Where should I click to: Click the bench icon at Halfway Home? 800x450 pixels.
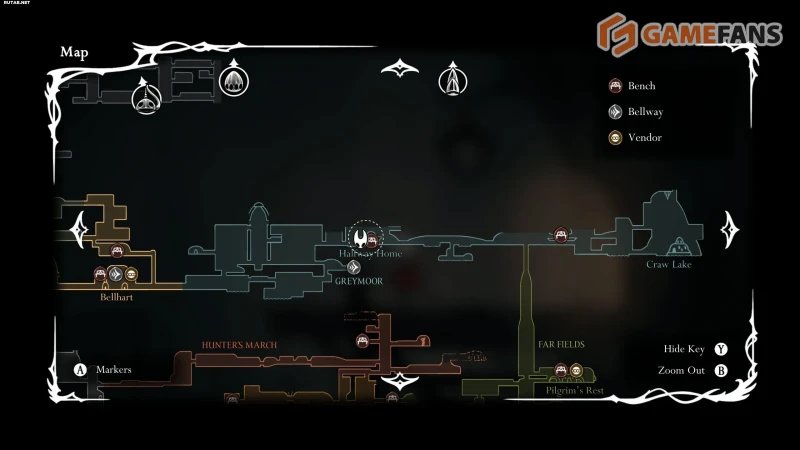click(373, 238)
